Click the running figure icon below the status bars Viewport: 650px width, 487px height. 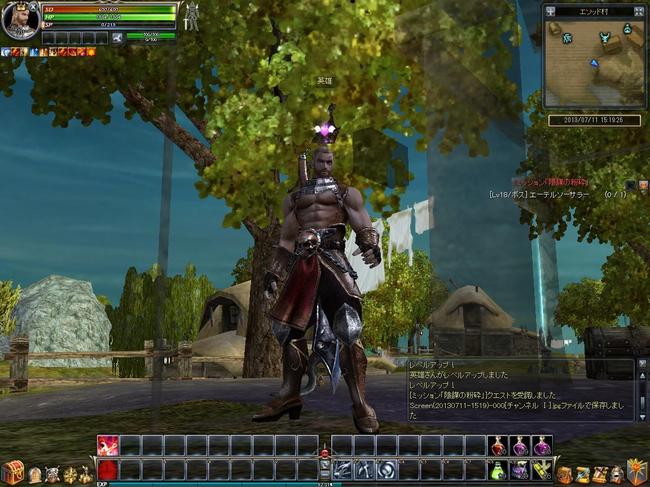(117, 38)
